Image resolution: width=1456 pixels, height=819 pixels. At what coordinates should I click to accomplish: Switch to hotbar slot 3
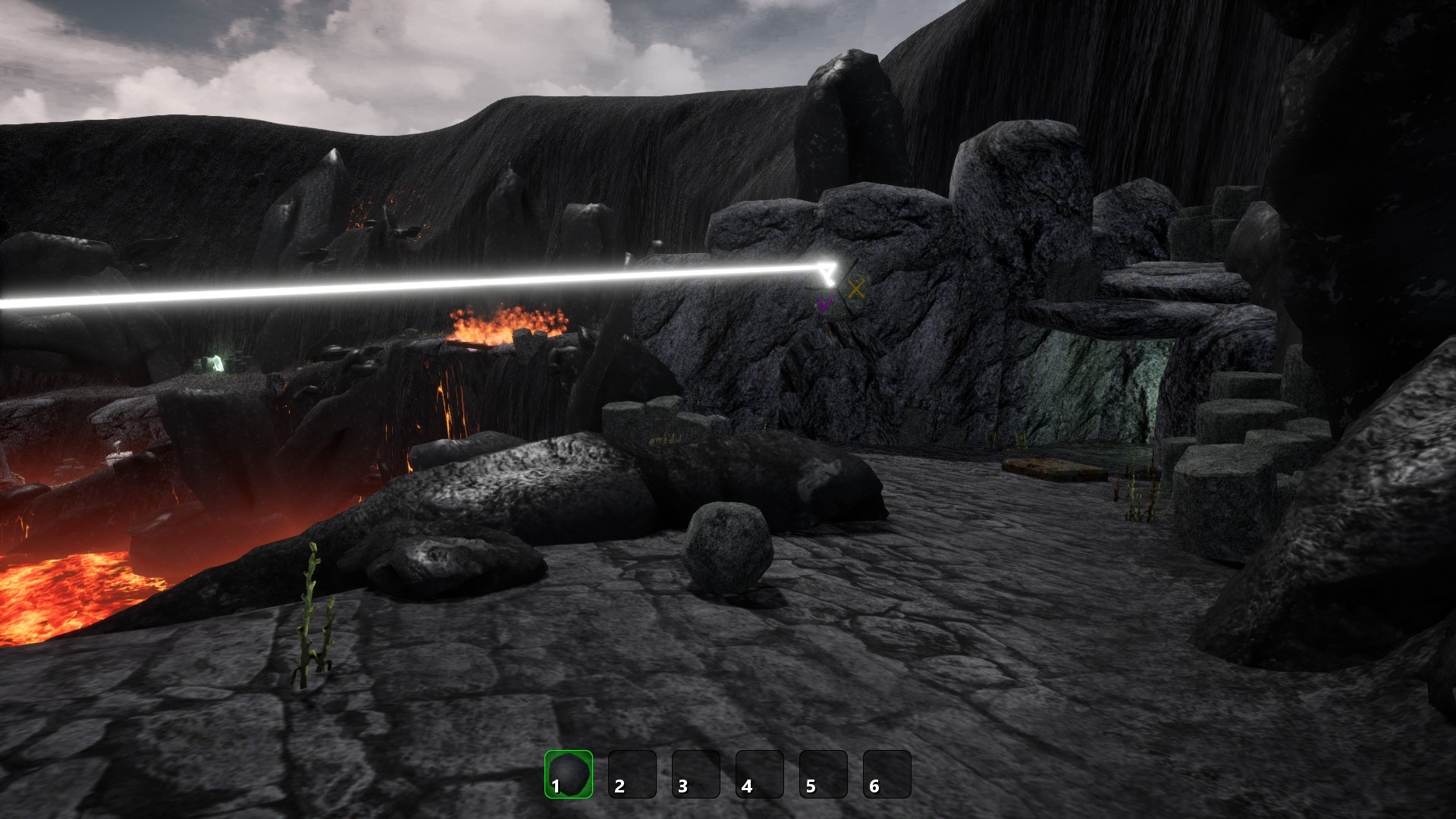click(x=695, y=774)
